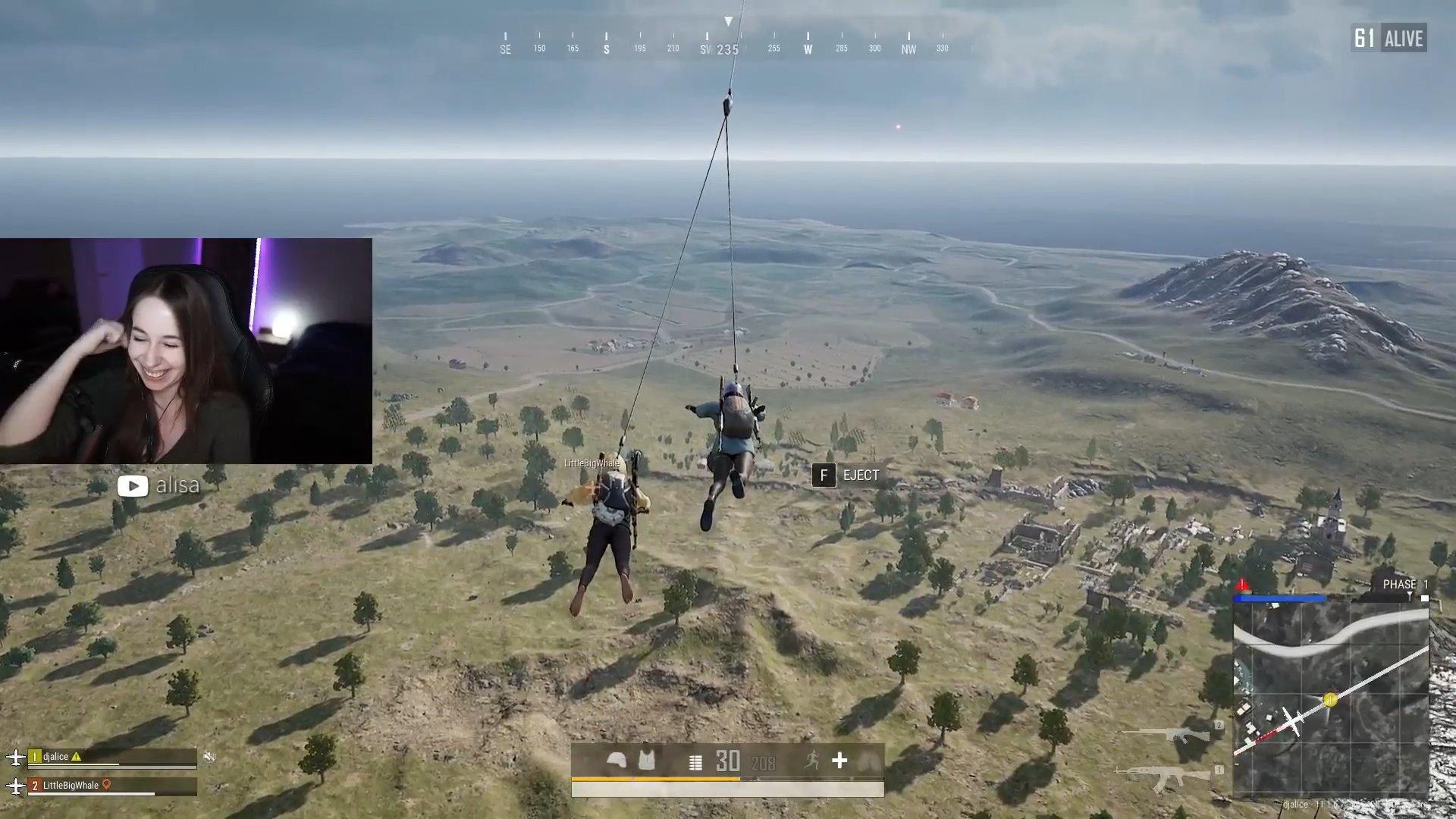Toggle the muted voice icon beside djalice
The height and width of the screenshot is (819, 1456).
(210, 756)
